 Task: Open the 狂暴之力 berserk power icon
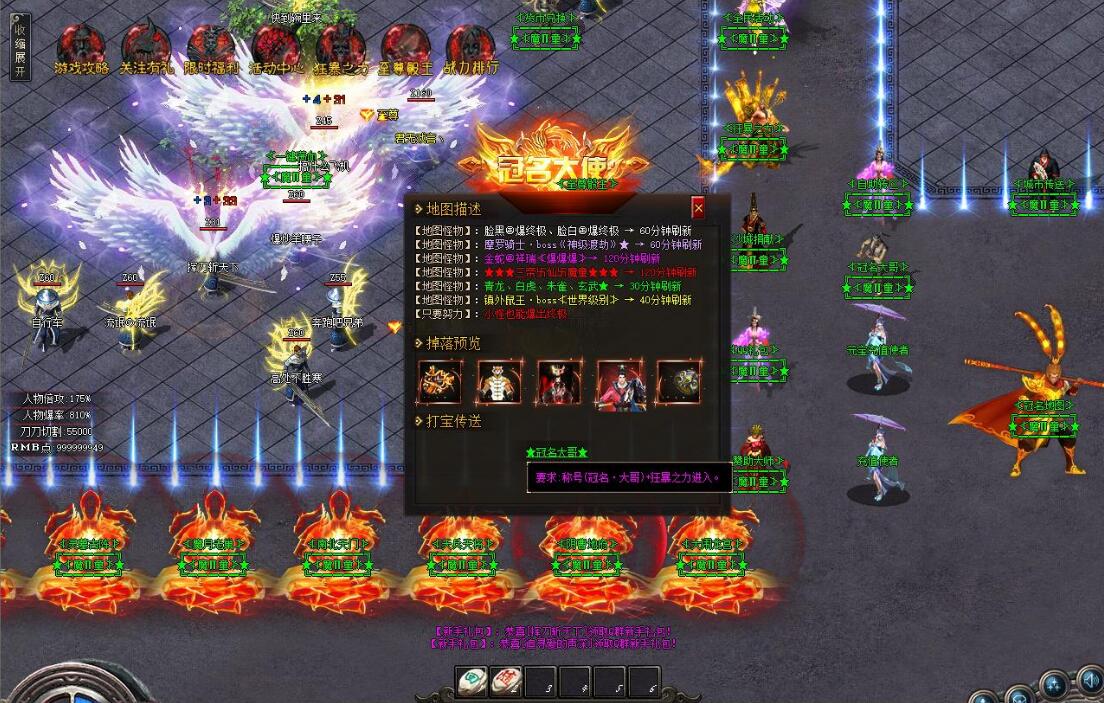coord(341,48)
